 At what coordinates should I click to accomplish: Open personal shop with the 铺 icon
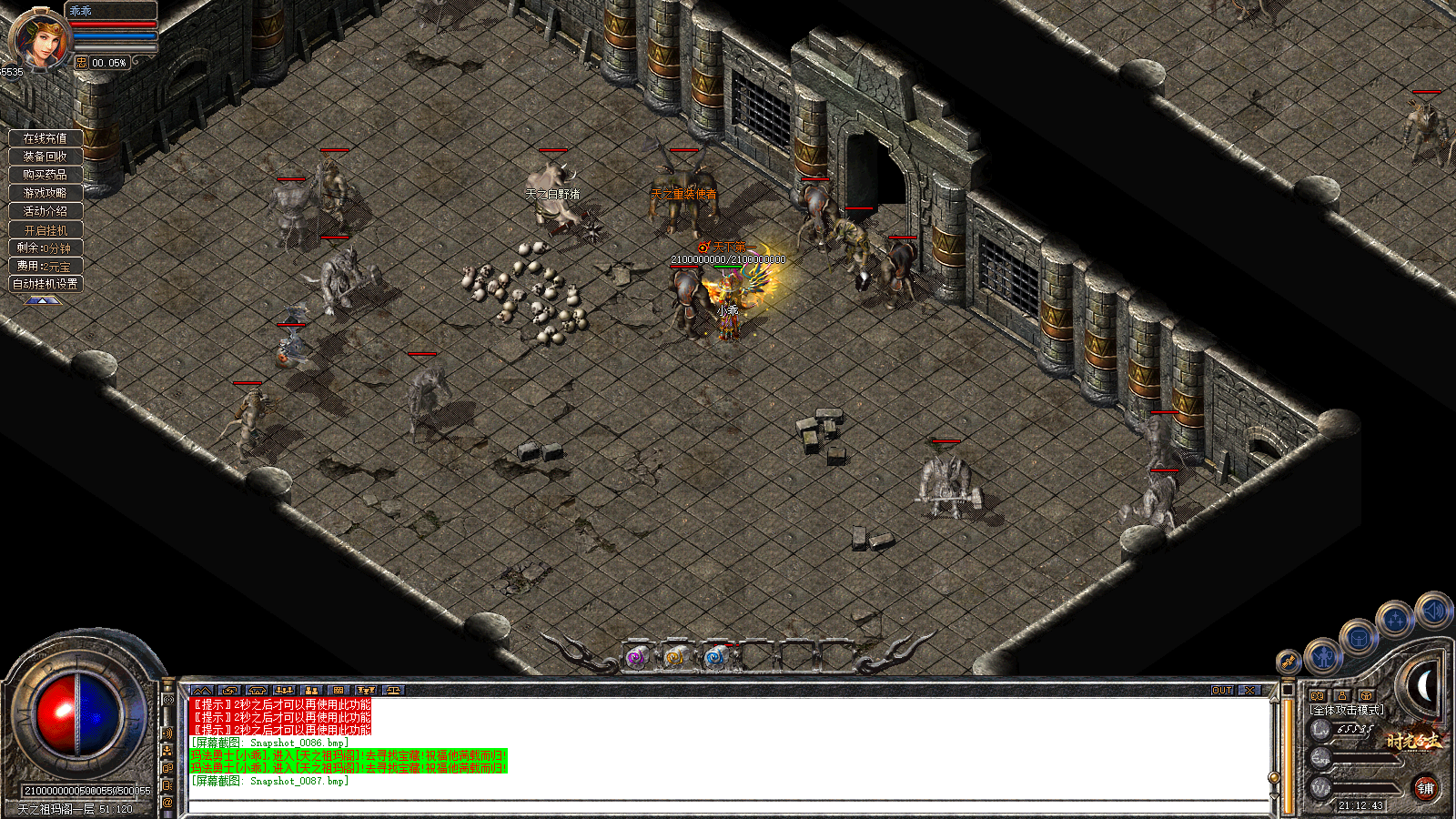click(1429, 789)
